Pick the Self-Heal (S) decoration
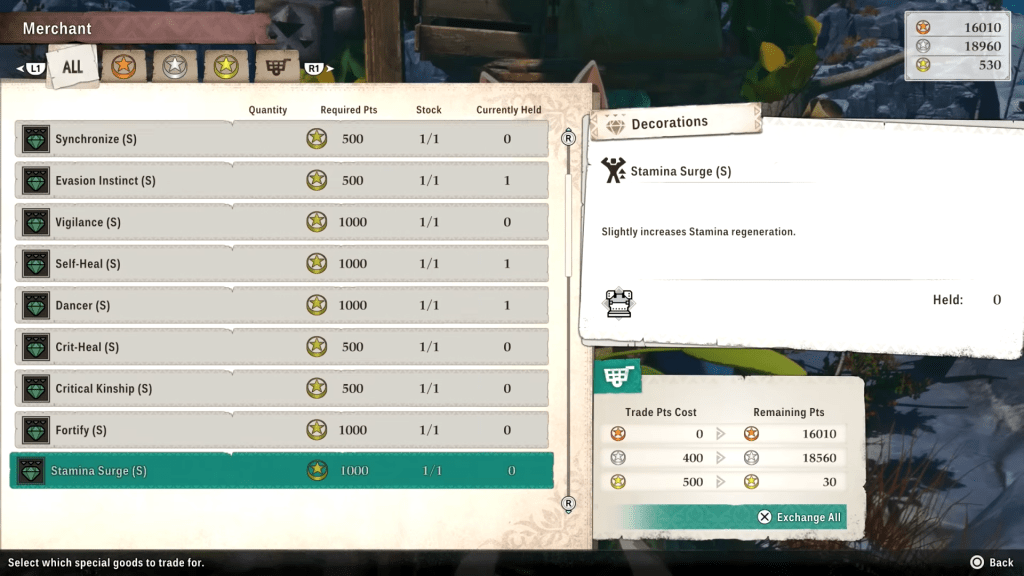The image size is (1024, 576). click(281, 264)
